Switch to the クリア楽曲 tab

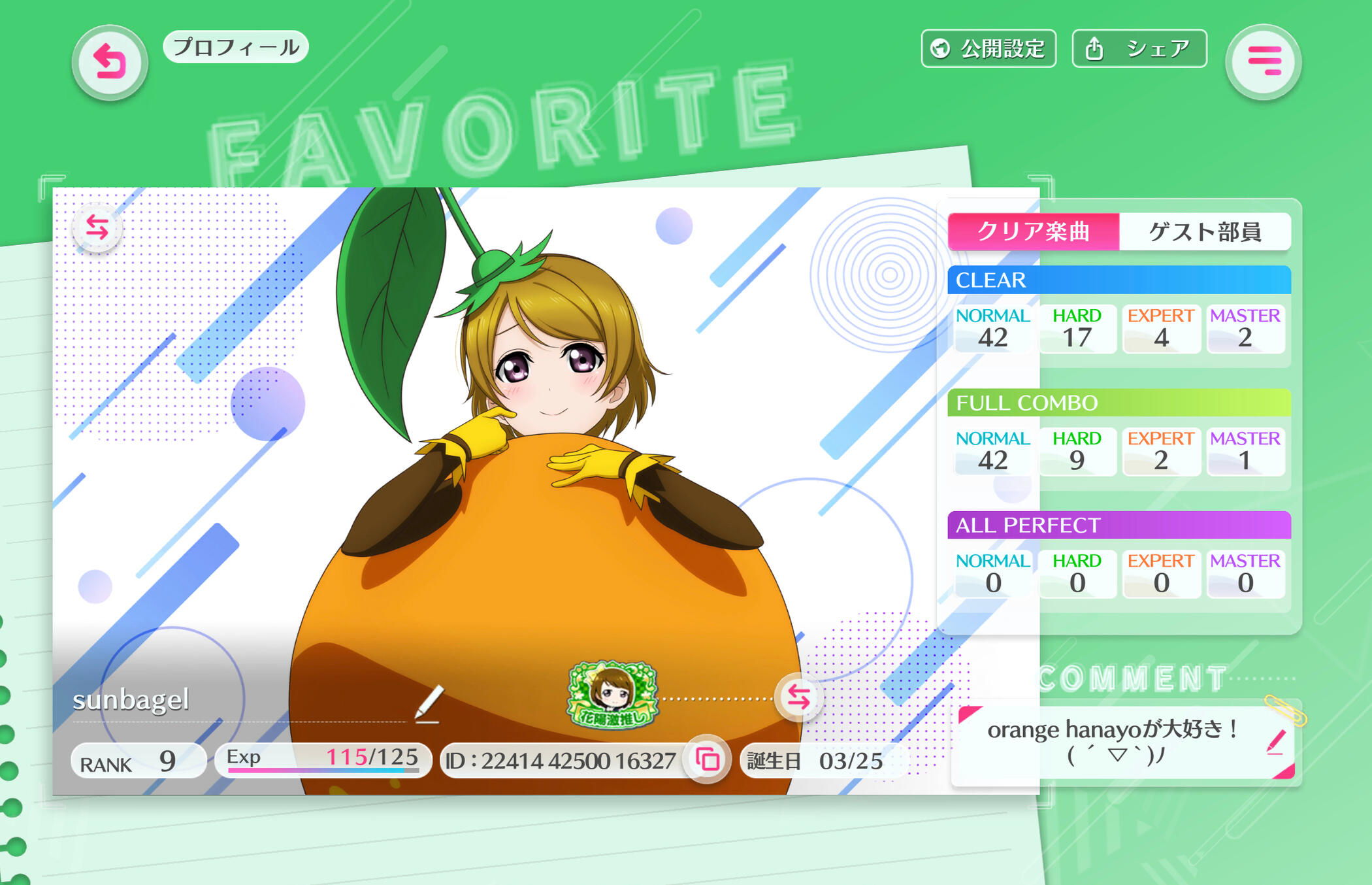click(1033, 231)
